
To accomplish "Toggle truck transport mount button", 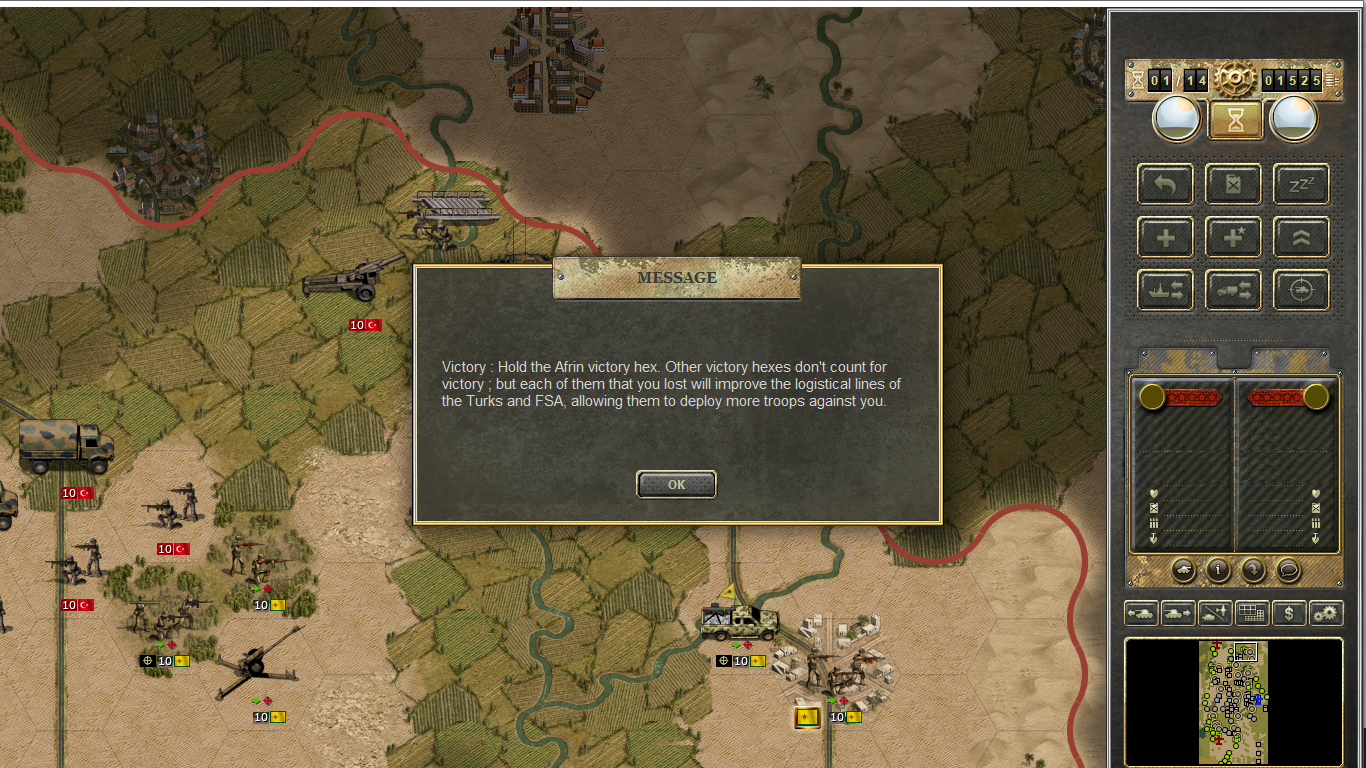I will [1233, 290].
